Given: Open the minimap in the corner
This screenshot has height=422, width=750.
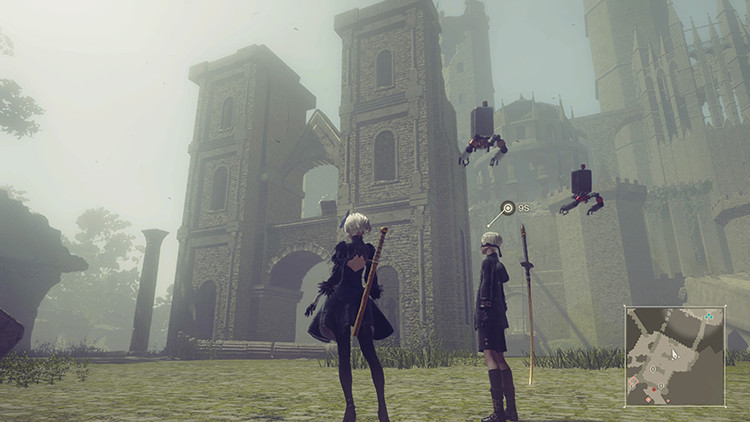Looking at the screenshot, I should click(x=675, y=356).
